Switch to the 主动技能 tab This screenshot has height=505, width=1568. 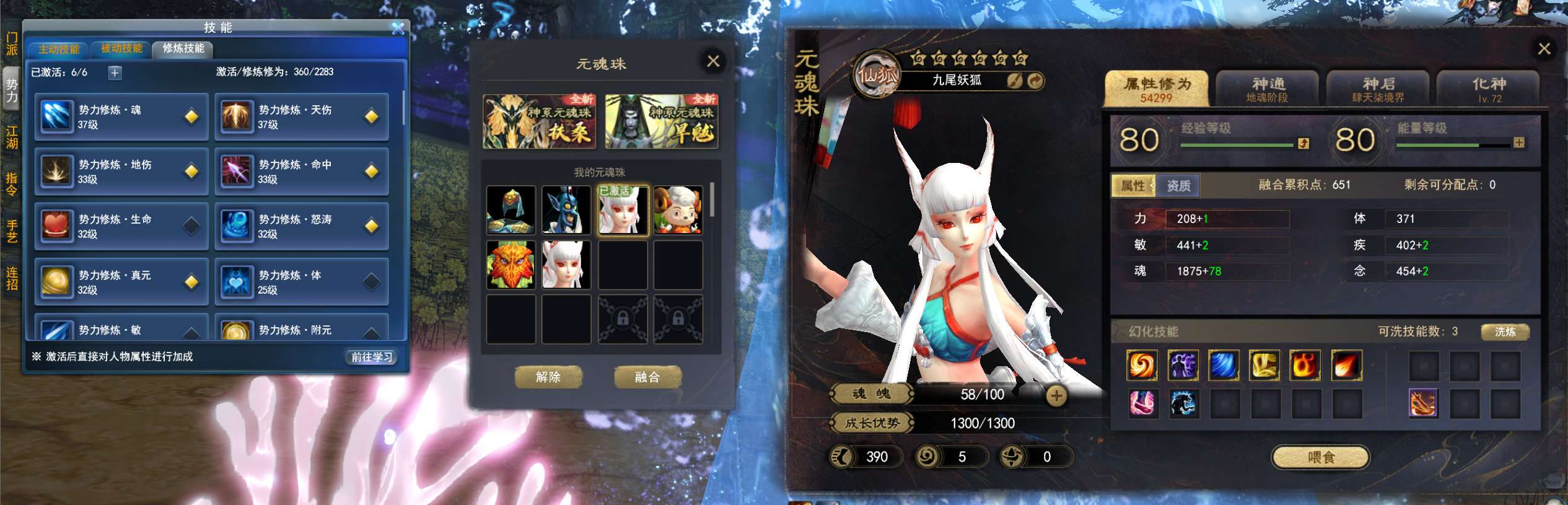click(x=59, y=49)
